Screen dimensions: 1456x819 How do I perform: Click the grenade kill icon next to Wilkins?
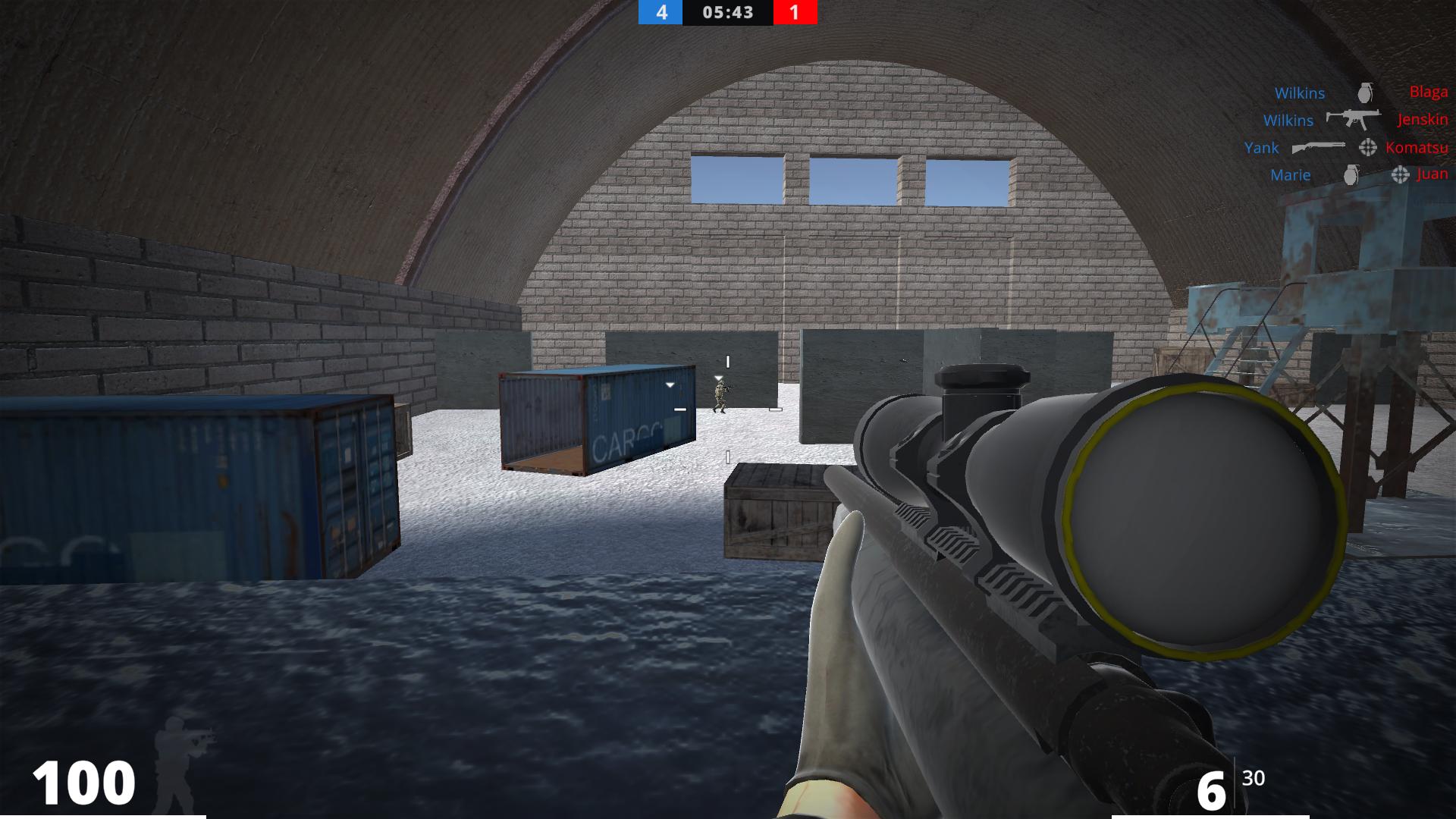(x=1365, y=93)
